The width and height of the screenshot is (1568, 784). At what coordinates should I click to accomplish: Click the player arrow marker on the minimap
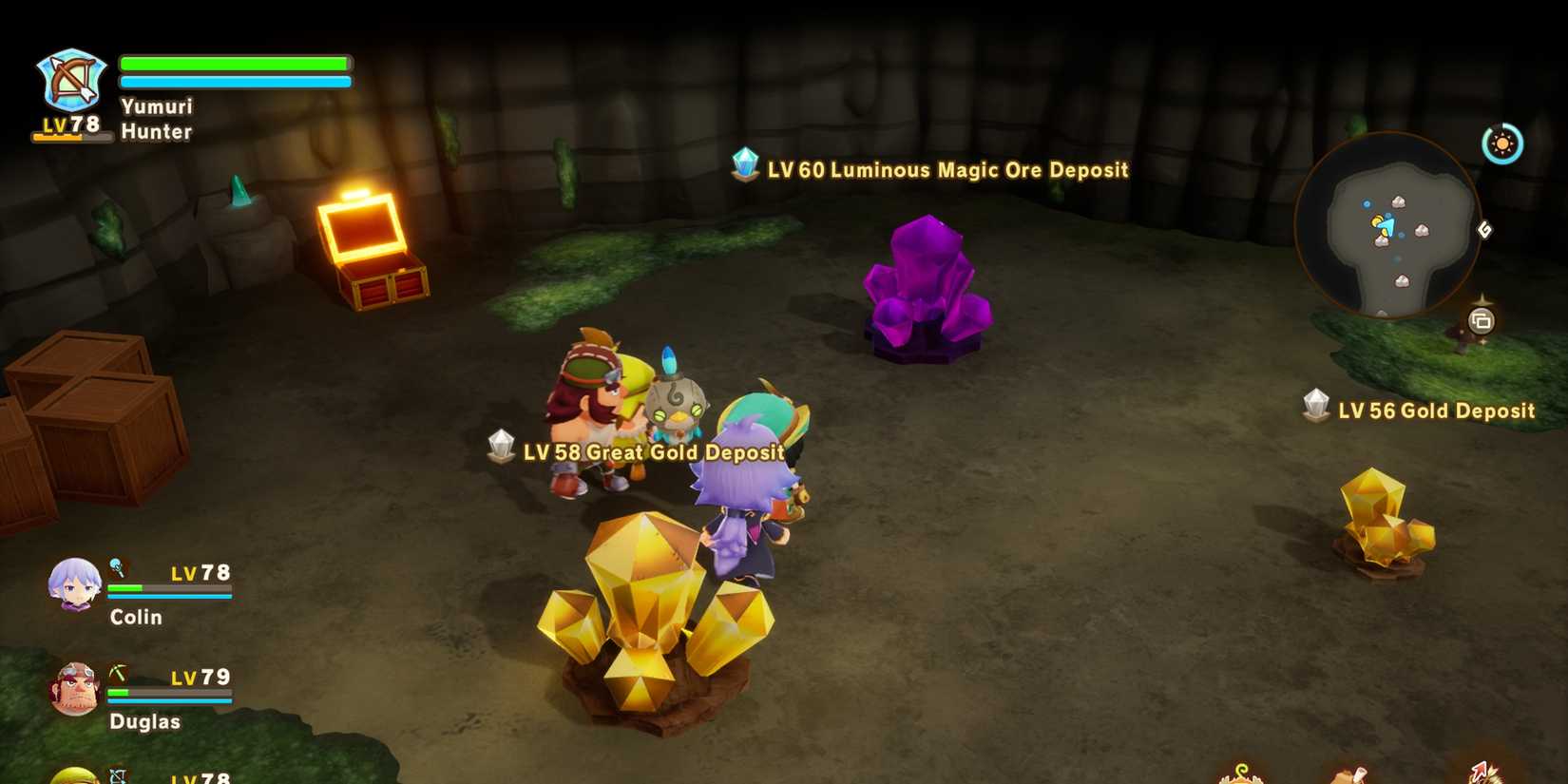coord(1386,224)
